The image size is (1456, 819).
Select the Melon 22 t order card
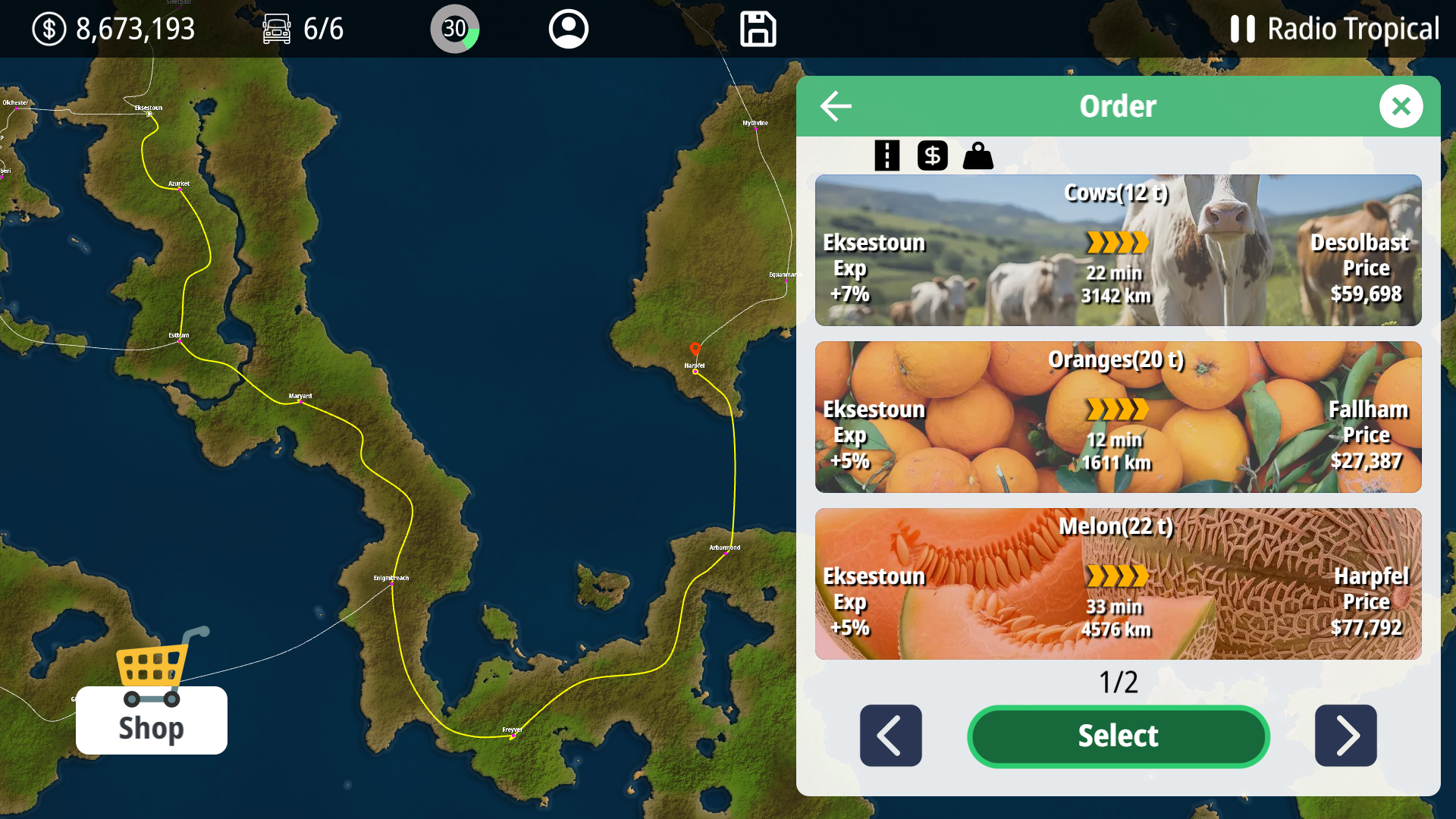pyautogui.click(x=1118, y=584)
